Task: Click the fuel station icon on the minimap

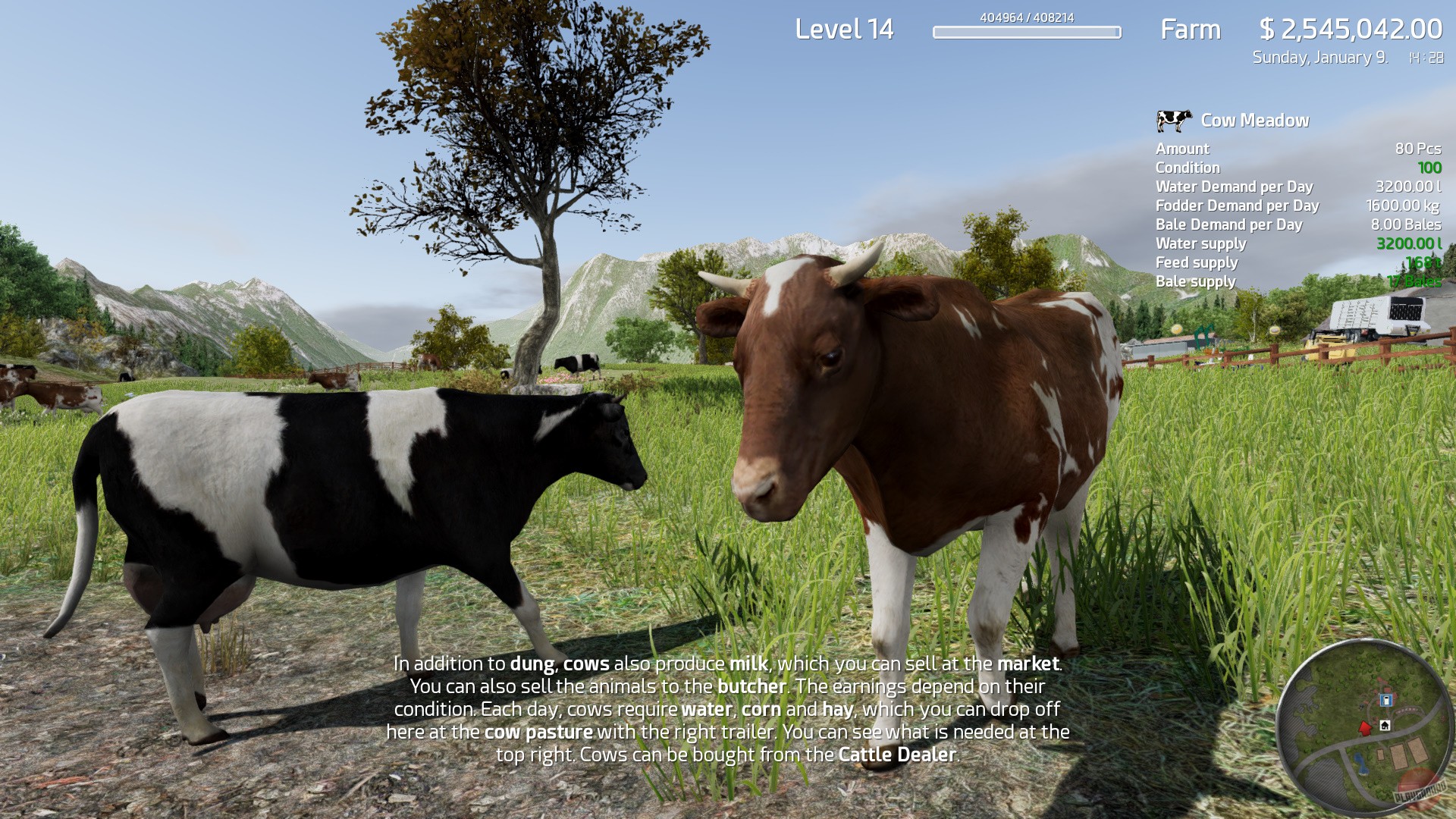Action: pyautogui.click(x=1386, y=699)
